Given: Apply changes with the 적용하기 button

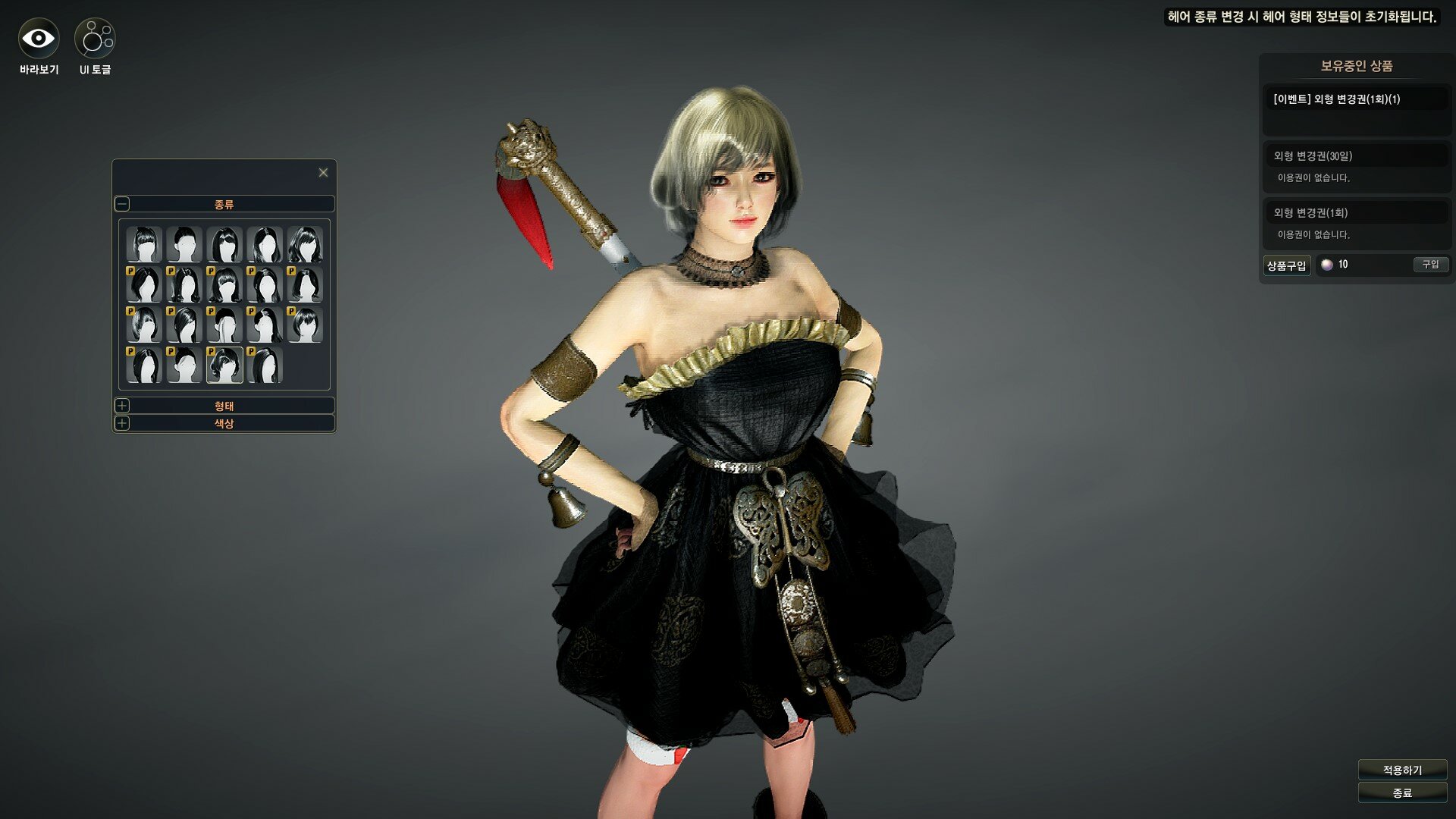Looking at the screenshot, I should pyautogui.click(x=1402, y=770).
